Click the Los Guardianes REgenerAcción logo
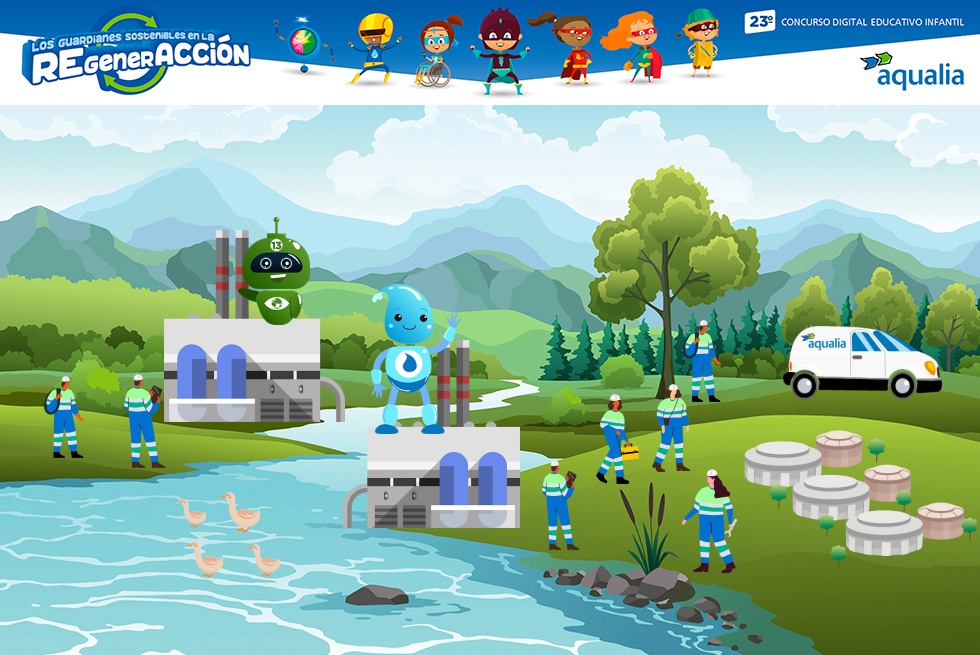The width and height of the screenshot is (980, 655). pos(137,53)
